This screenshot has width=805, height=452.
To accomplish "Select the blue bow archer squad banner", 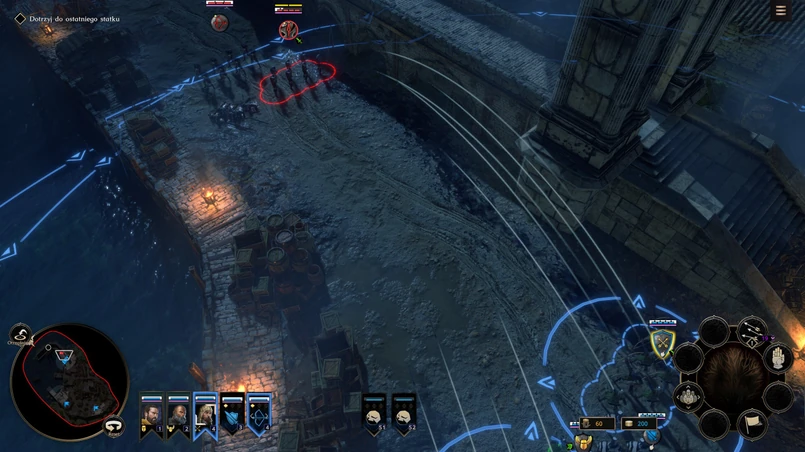I will tap(259, 414).
